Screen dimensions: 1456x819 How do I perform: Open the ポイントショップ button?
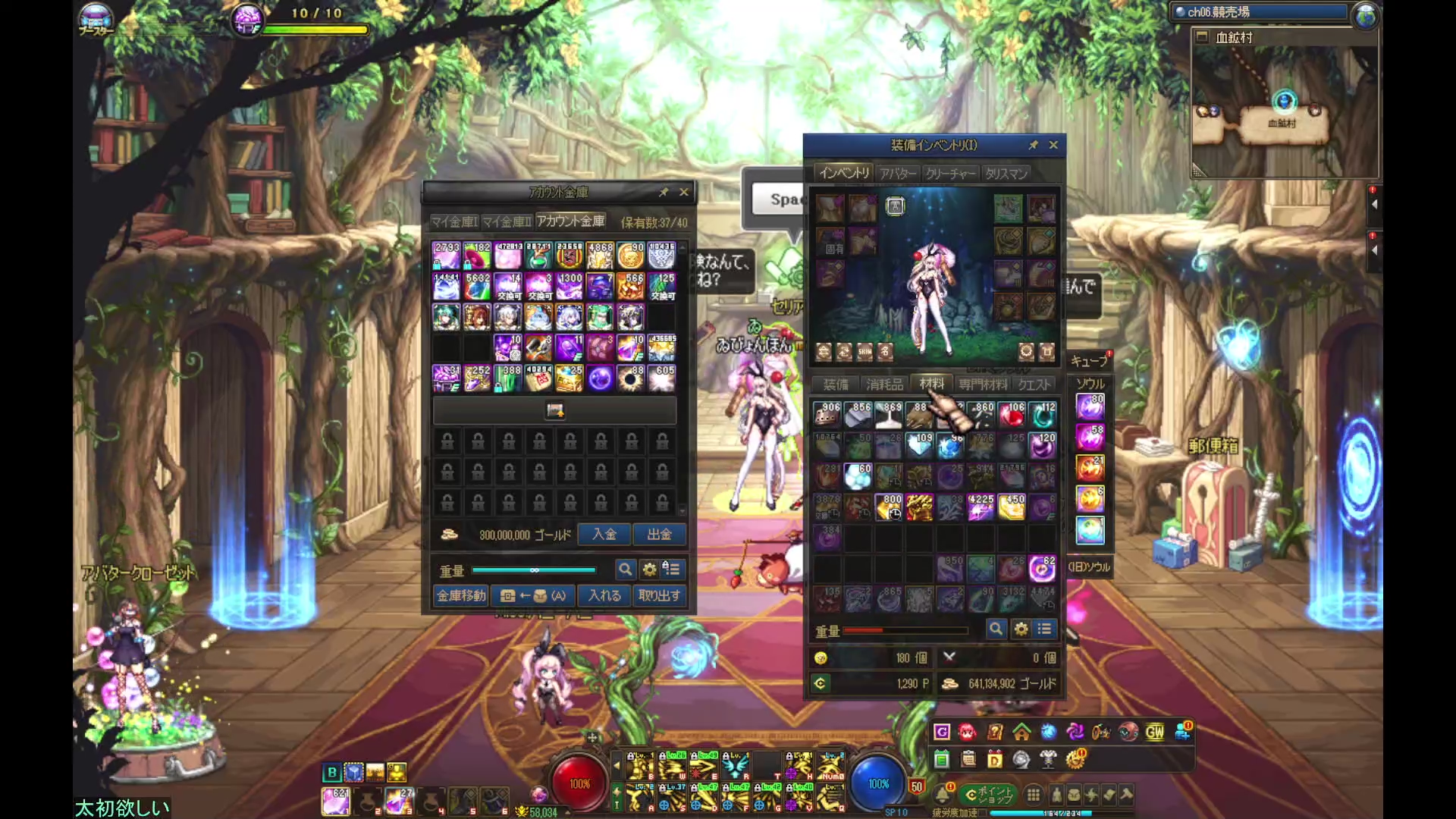click(987, 795)
